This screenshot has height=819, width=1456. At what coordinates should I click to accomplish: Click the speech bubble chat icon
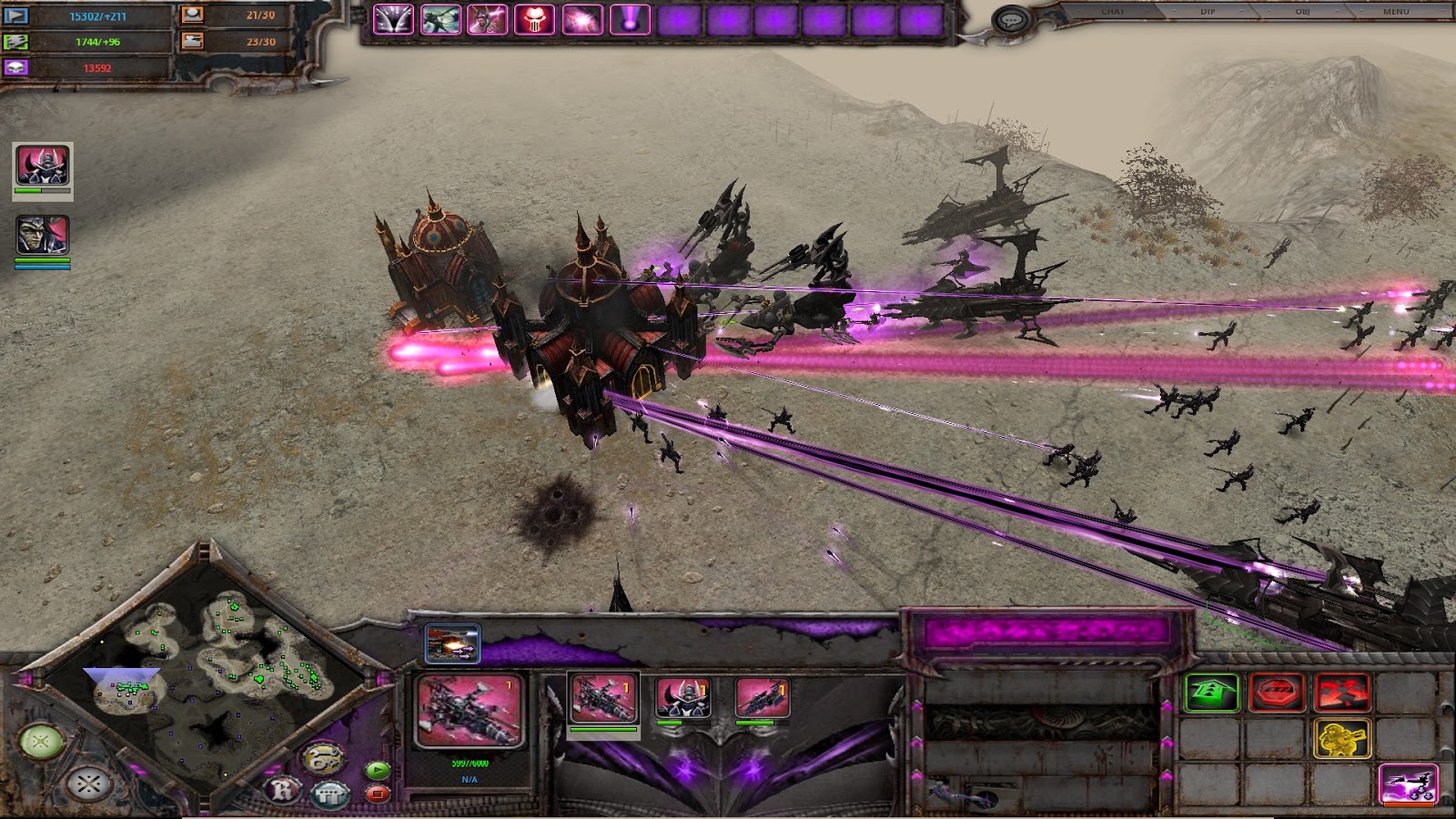[x=1009, y=19]
